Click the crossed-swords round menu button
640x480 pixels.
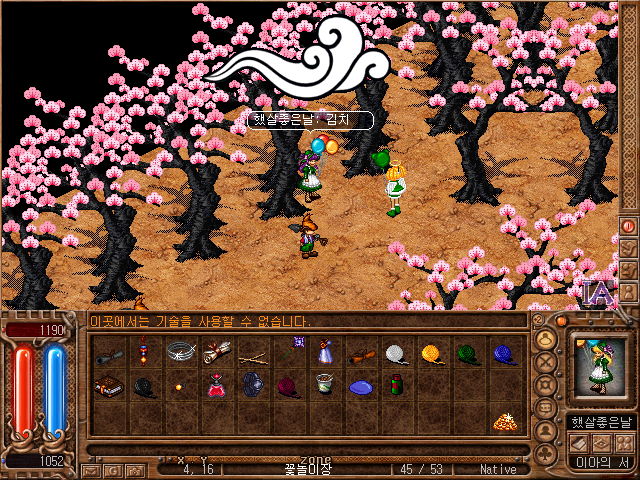point(546,361)
